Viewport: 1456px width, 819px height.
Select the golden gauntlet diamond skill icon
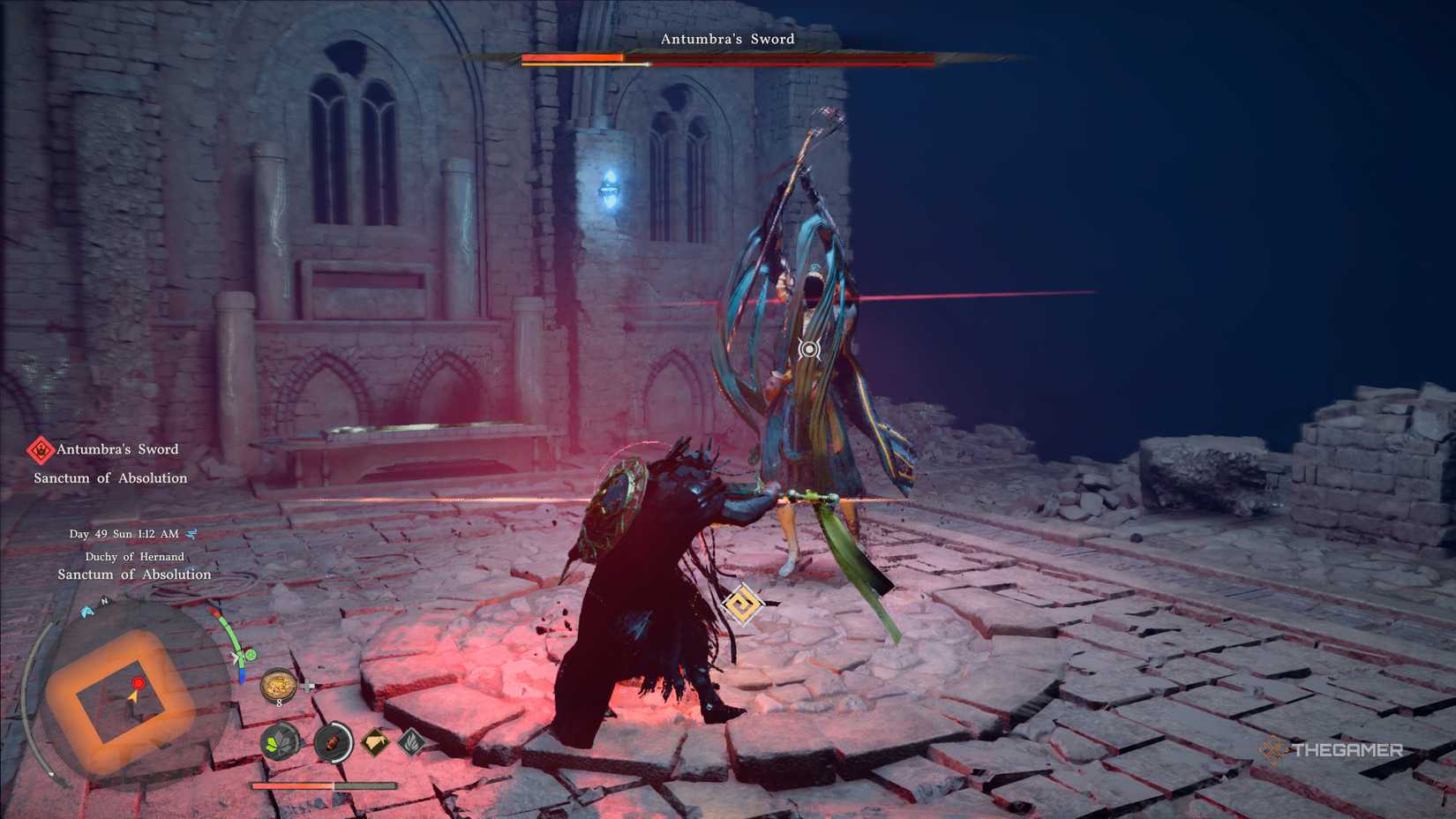coord(375,742)
